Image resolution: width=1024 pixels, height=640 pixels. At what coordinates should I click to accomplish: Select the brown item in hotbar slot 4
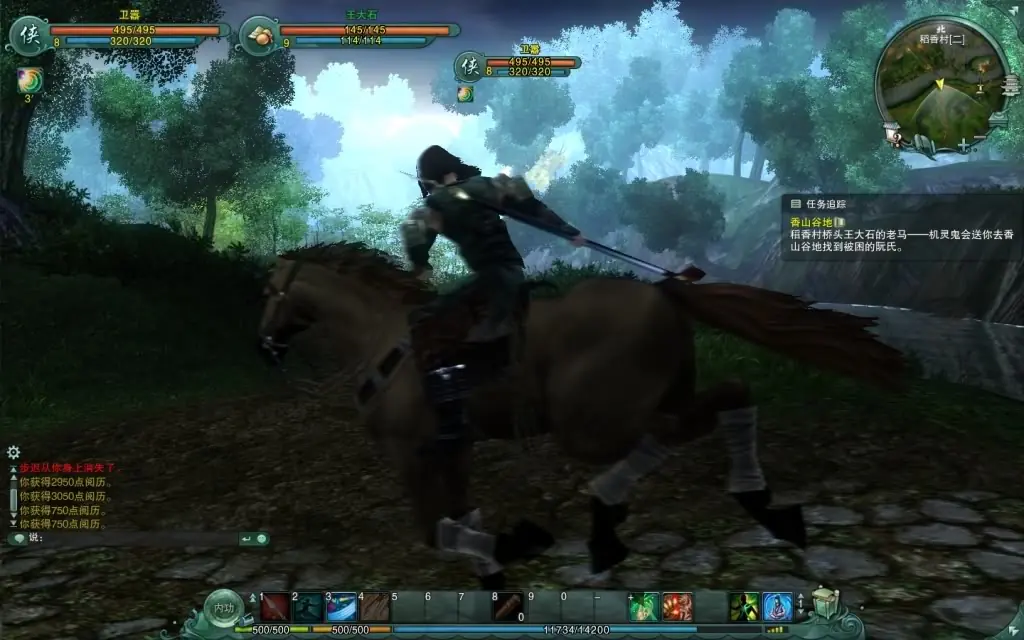pos(375,607)
